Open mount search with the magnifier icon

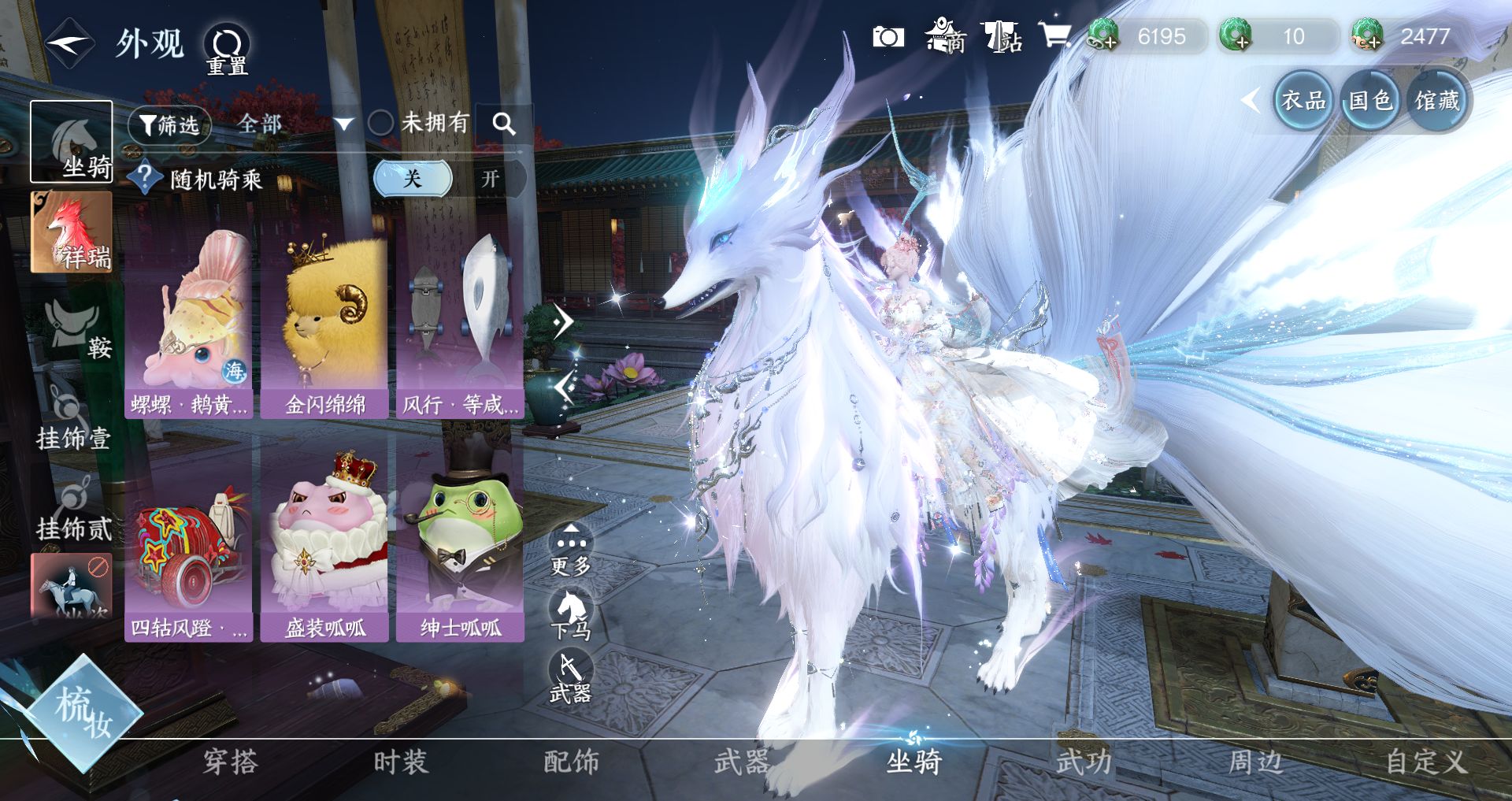(503, 124)
